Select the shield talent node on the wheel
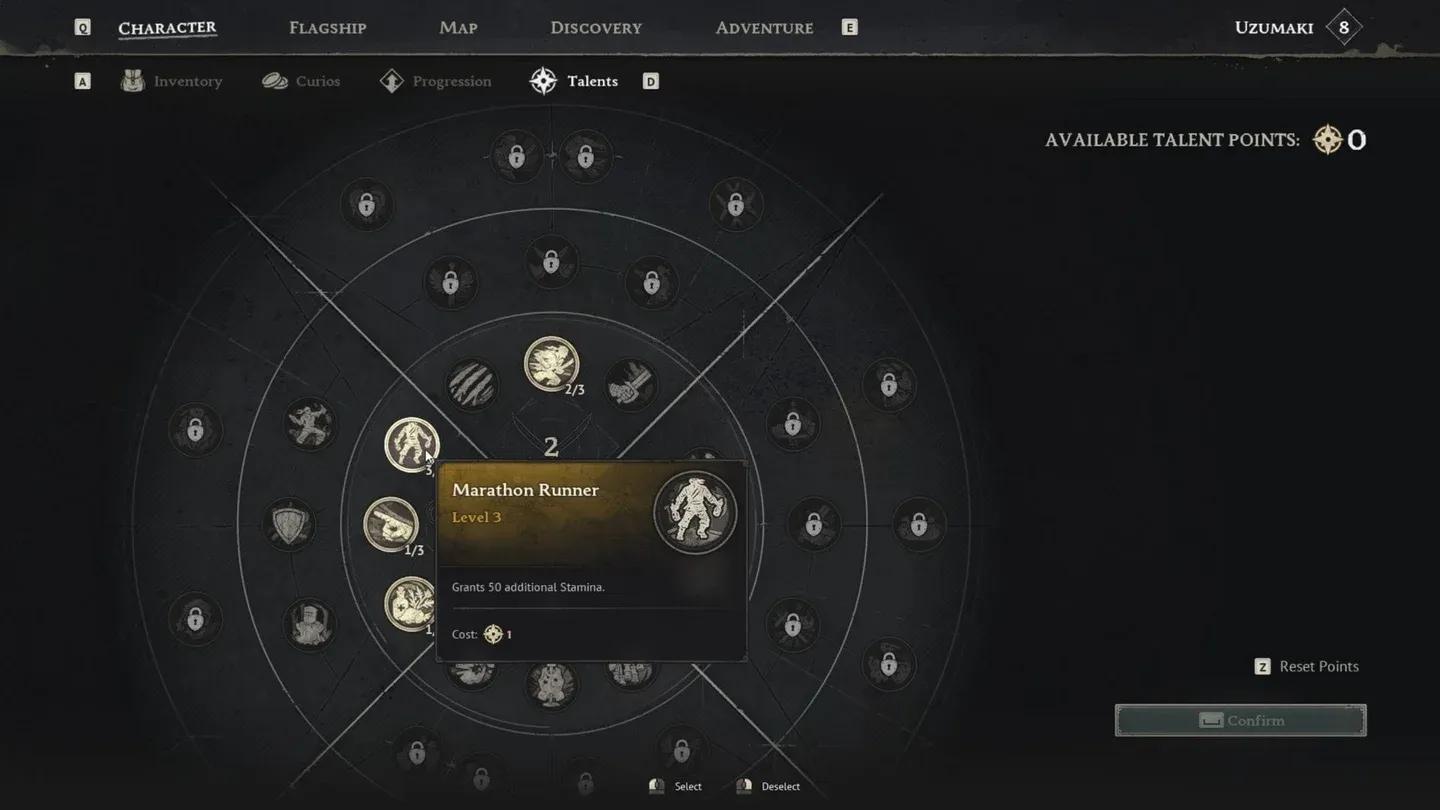The height and width of the screenshot is (810, 1440). coord(289,524)
